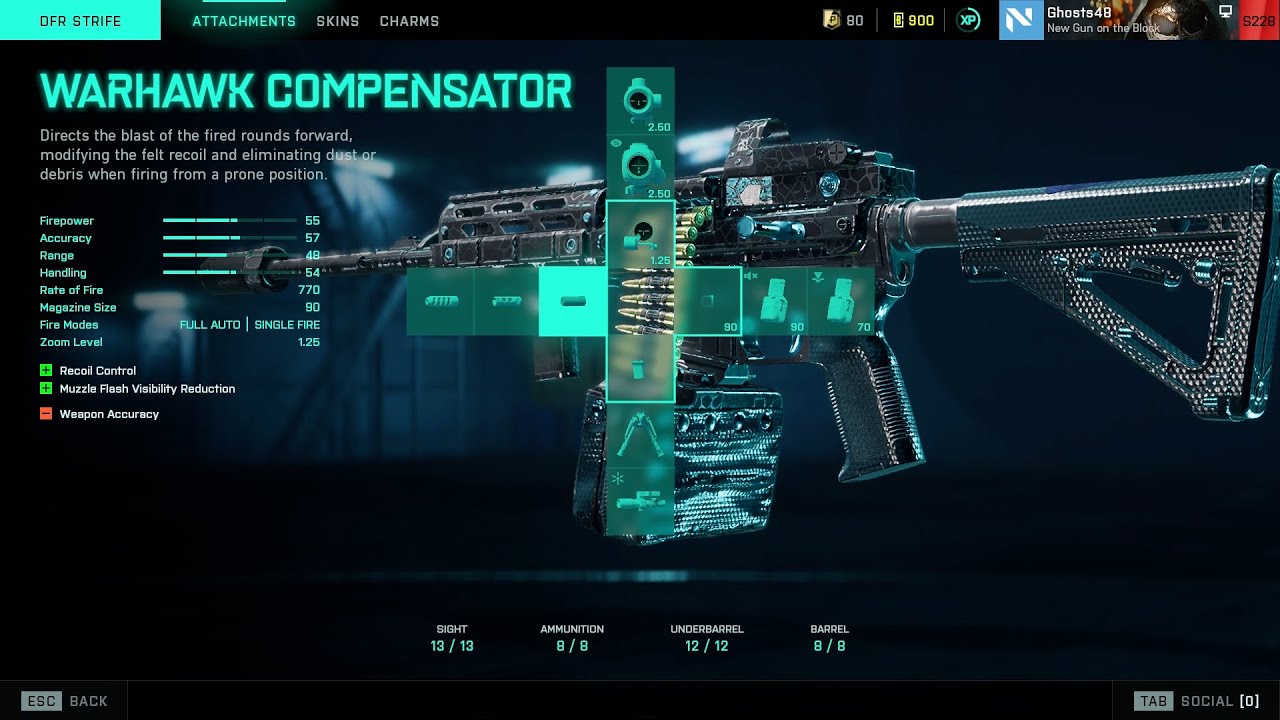Switch to the Skins tab

(337, 21)
